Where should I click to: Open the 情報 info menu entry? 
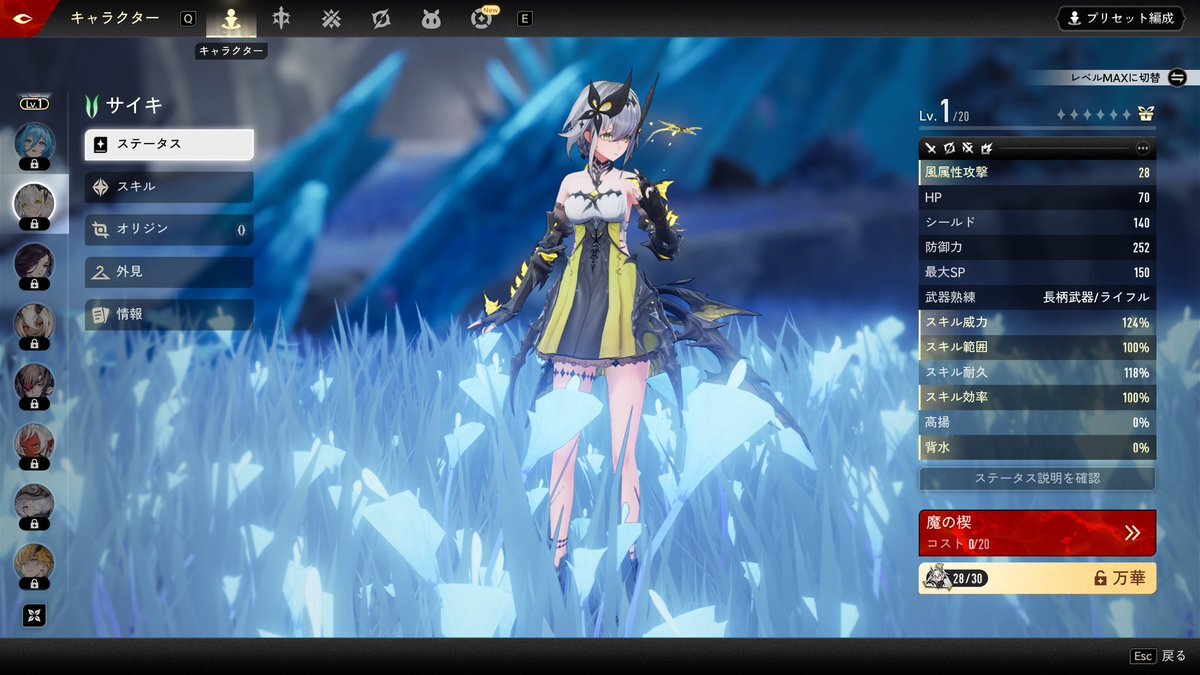click(169, 314)
